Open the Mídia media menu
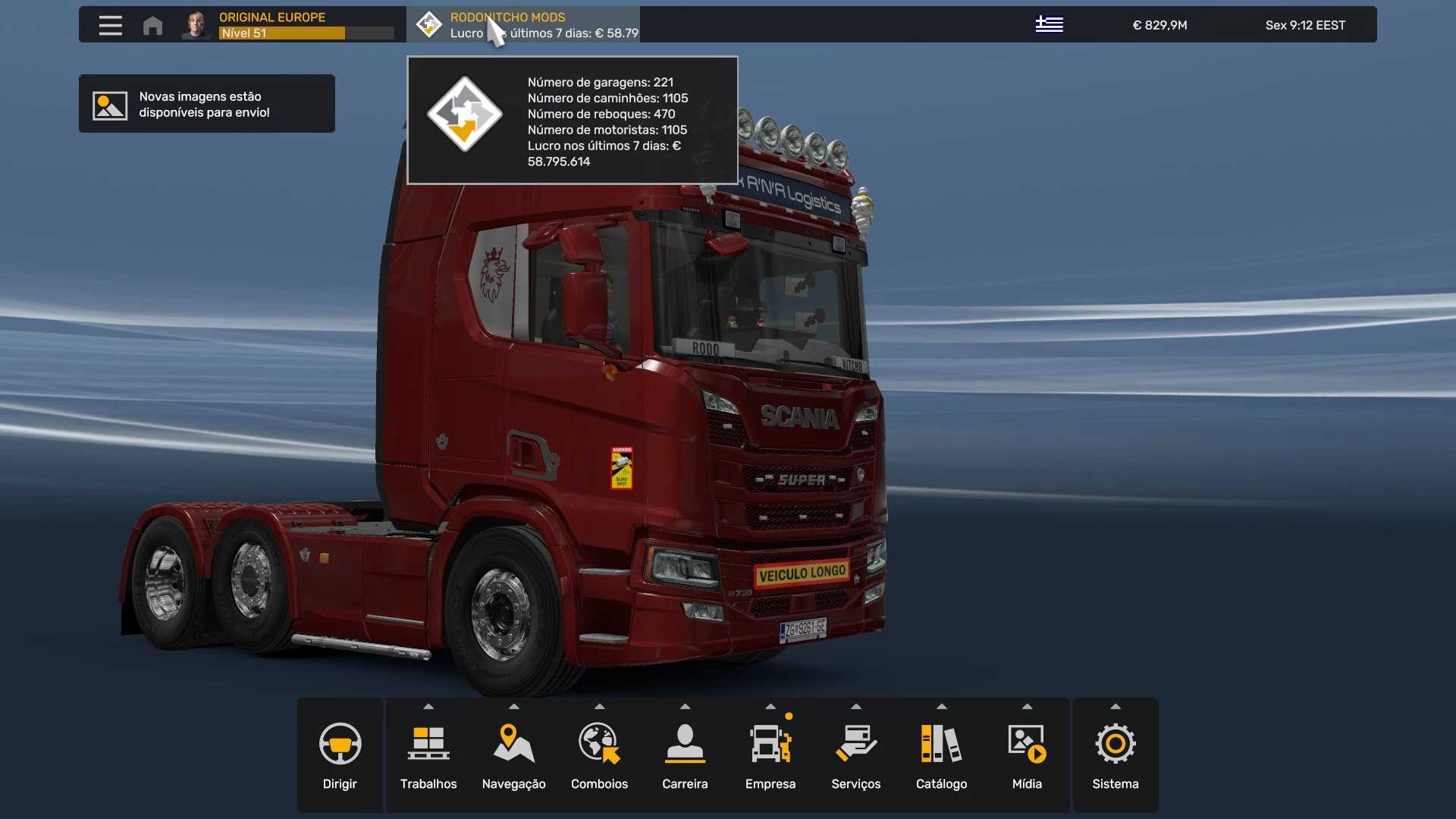Viewport: 1456px width, 819px height. [x=1027, y=755]
